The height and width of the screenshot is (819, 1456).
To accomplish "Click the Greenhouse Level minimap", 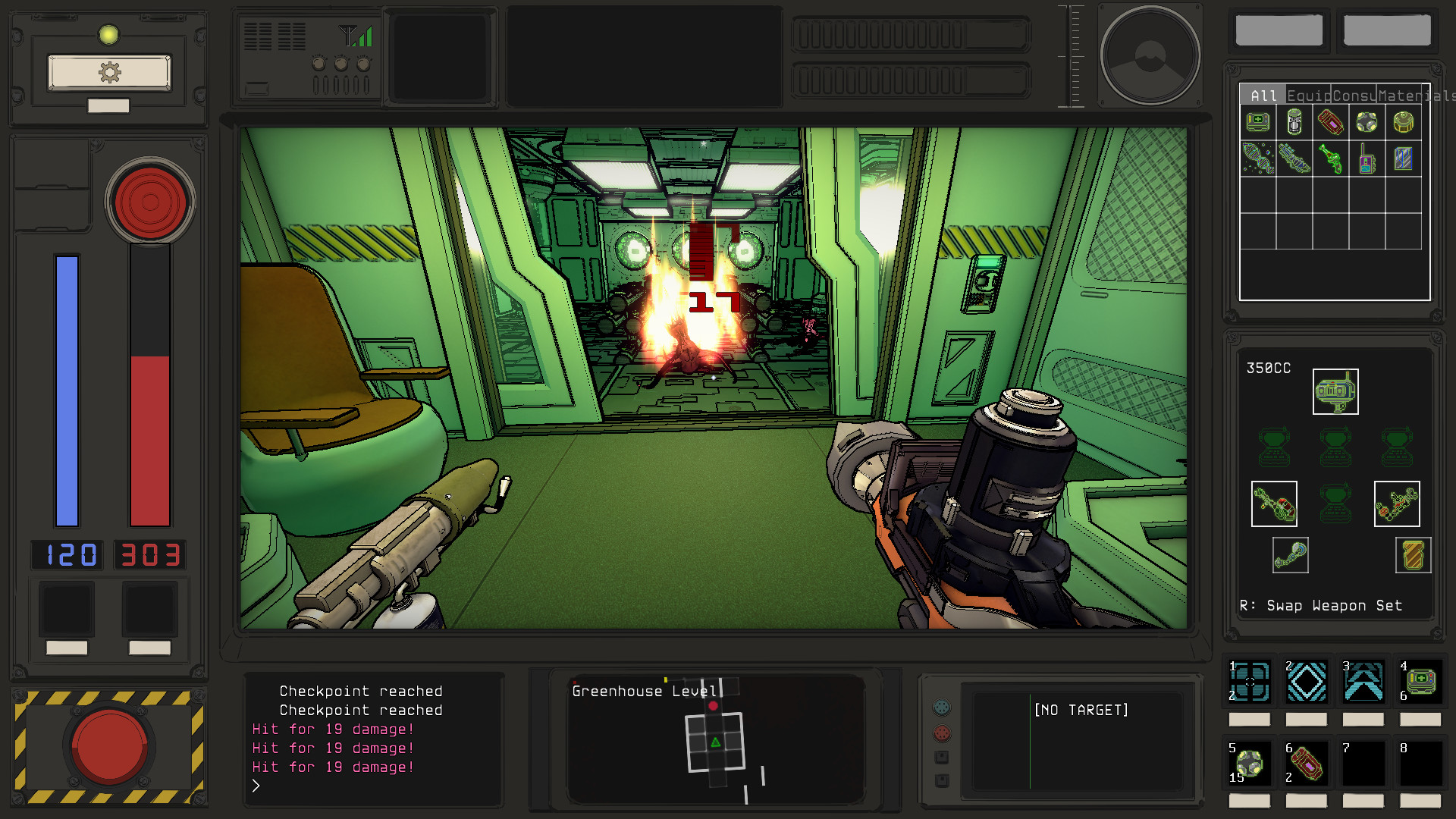I will click(x=713, y=739).
